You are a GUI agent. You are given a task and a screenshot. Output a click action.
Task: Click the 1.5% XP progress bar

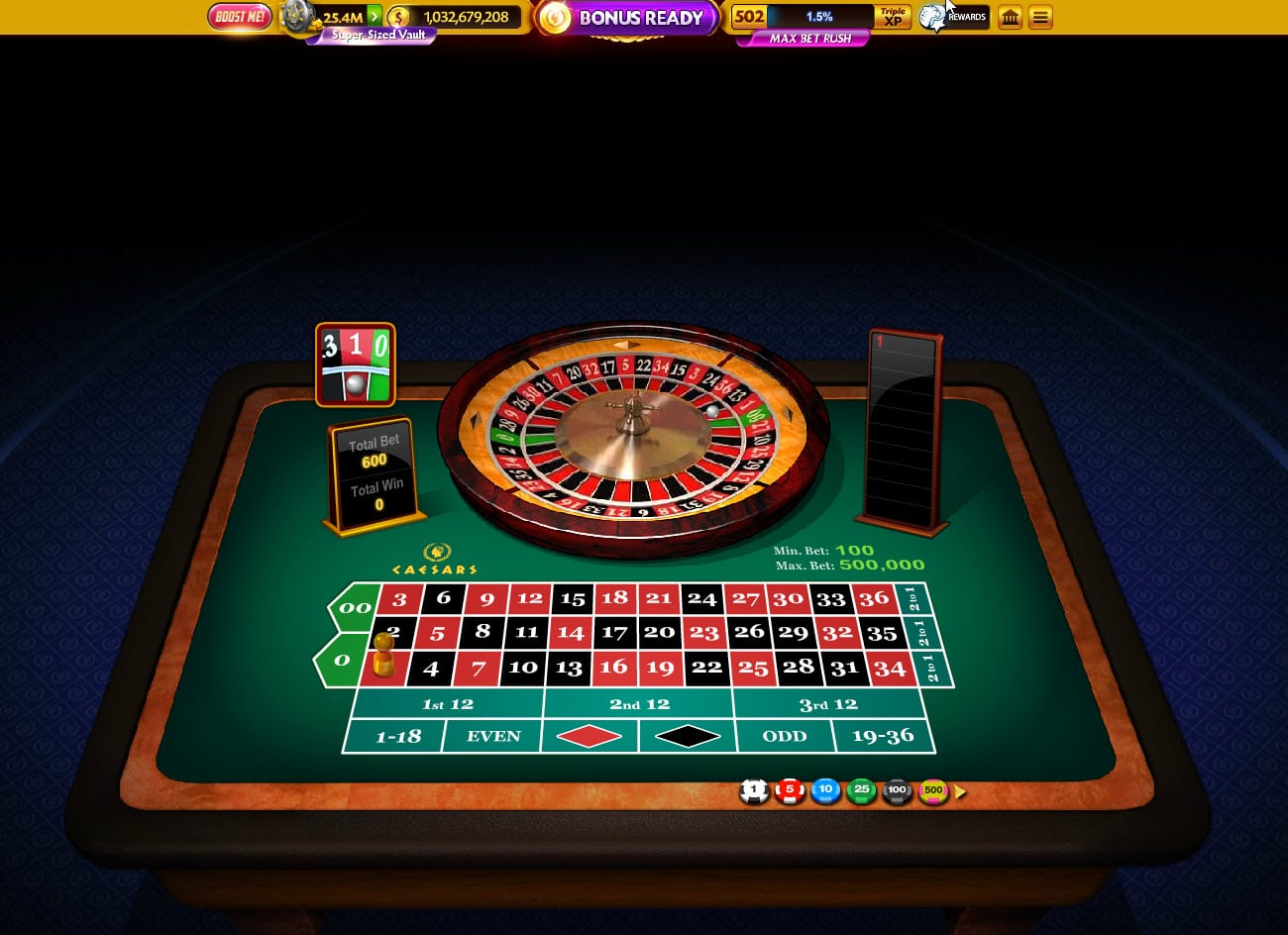click(x=820, y=17)
